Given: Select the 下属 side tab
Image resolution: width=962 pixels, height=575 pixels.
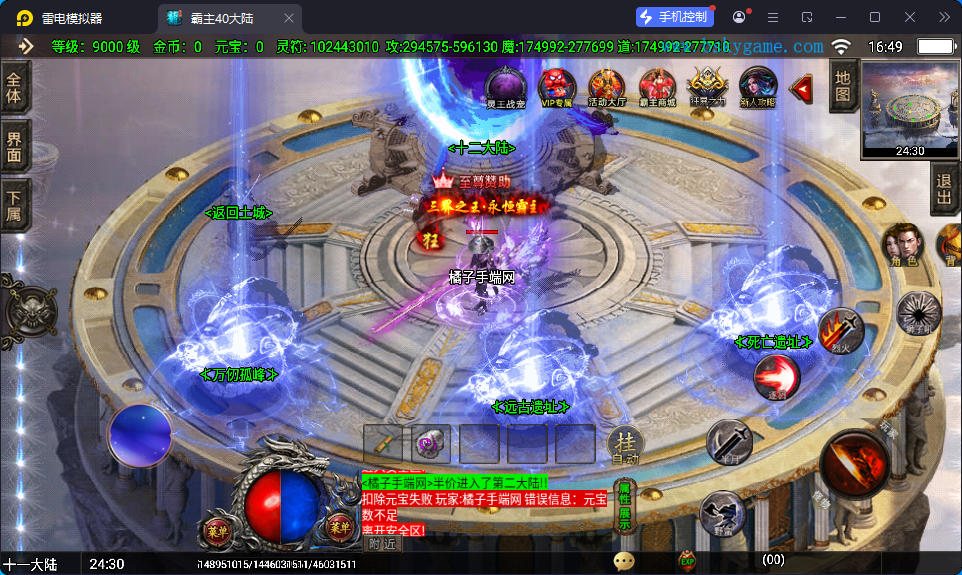Looking at the screenshot, I should click(14, 207).
